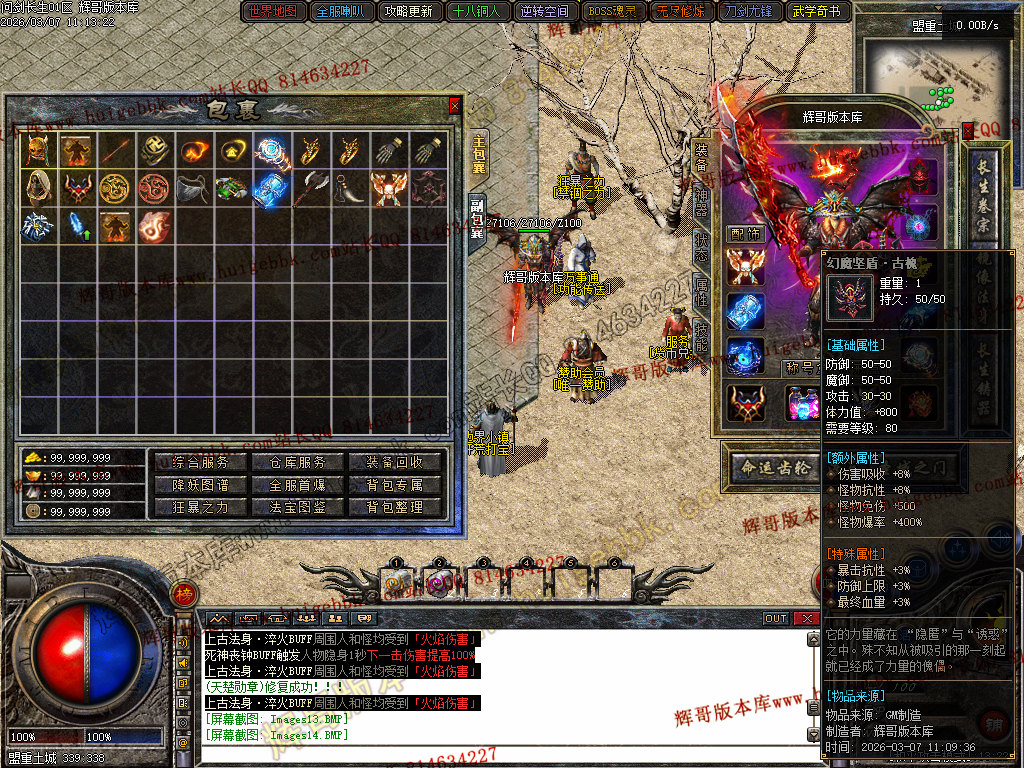1024x768 pixels.
Task: Click the 全服喇叭 top menu button
Action: click(342, 12)
